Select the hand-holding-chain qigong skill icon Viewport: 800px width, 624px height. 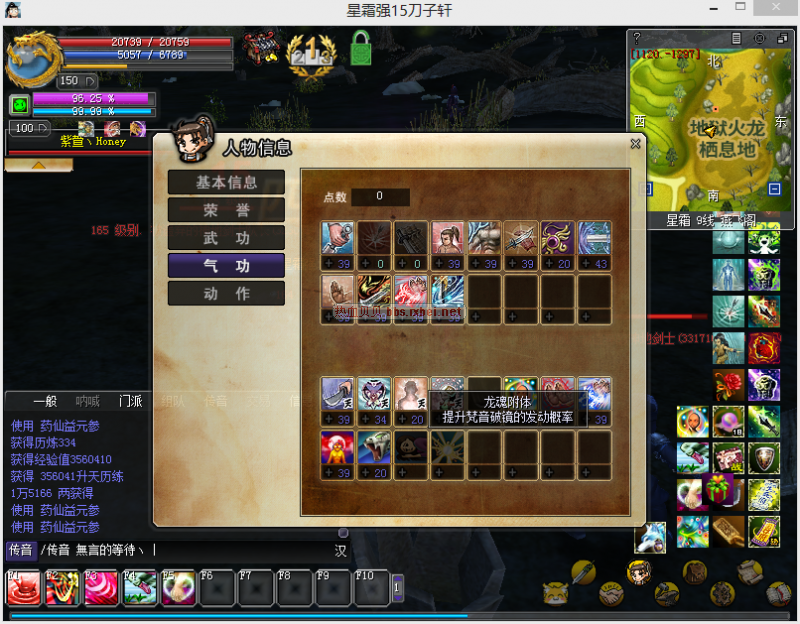pos(338,239)
